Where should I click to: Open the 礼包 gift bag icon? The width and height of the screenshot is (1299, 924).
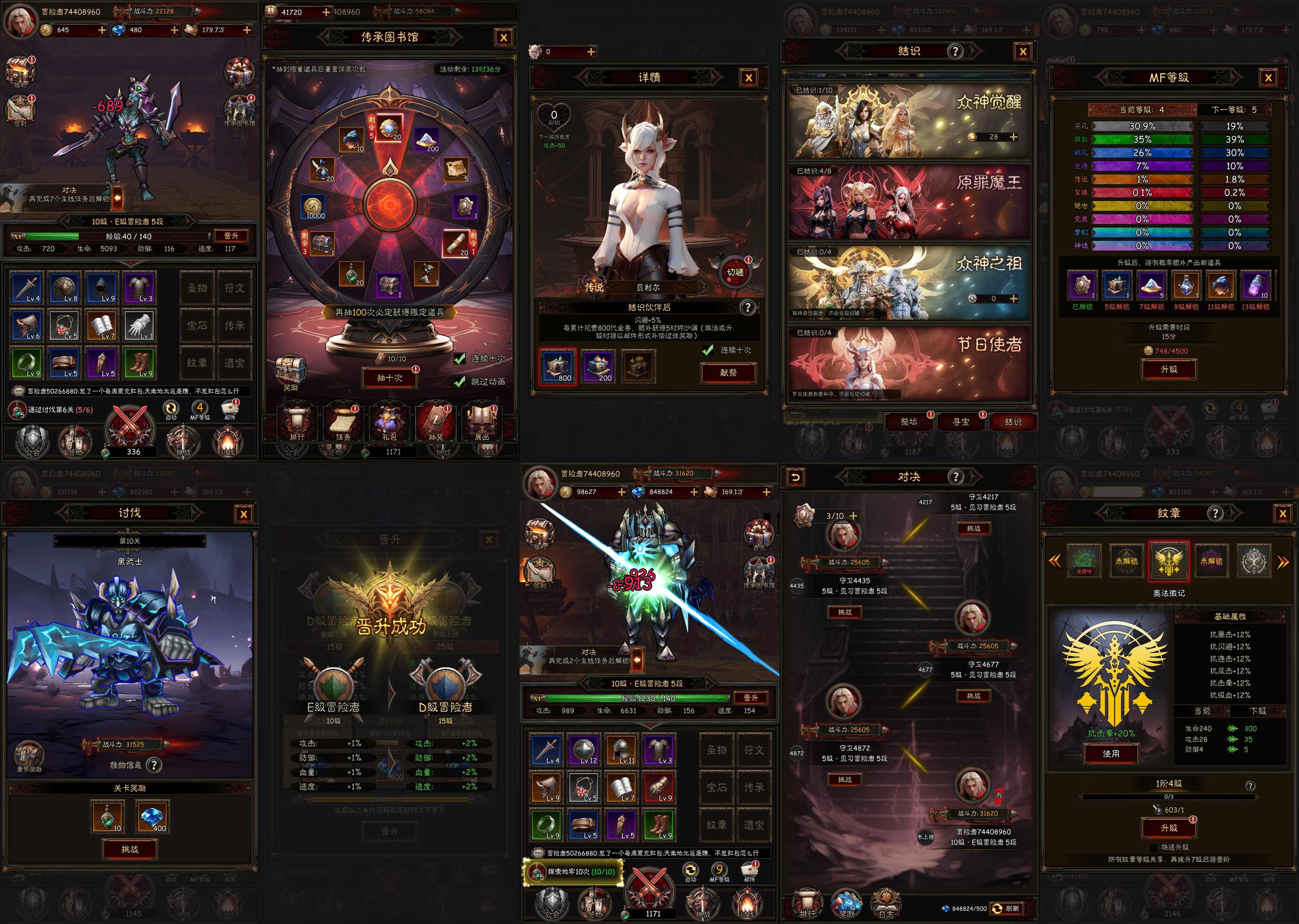[x=389, y=422]
